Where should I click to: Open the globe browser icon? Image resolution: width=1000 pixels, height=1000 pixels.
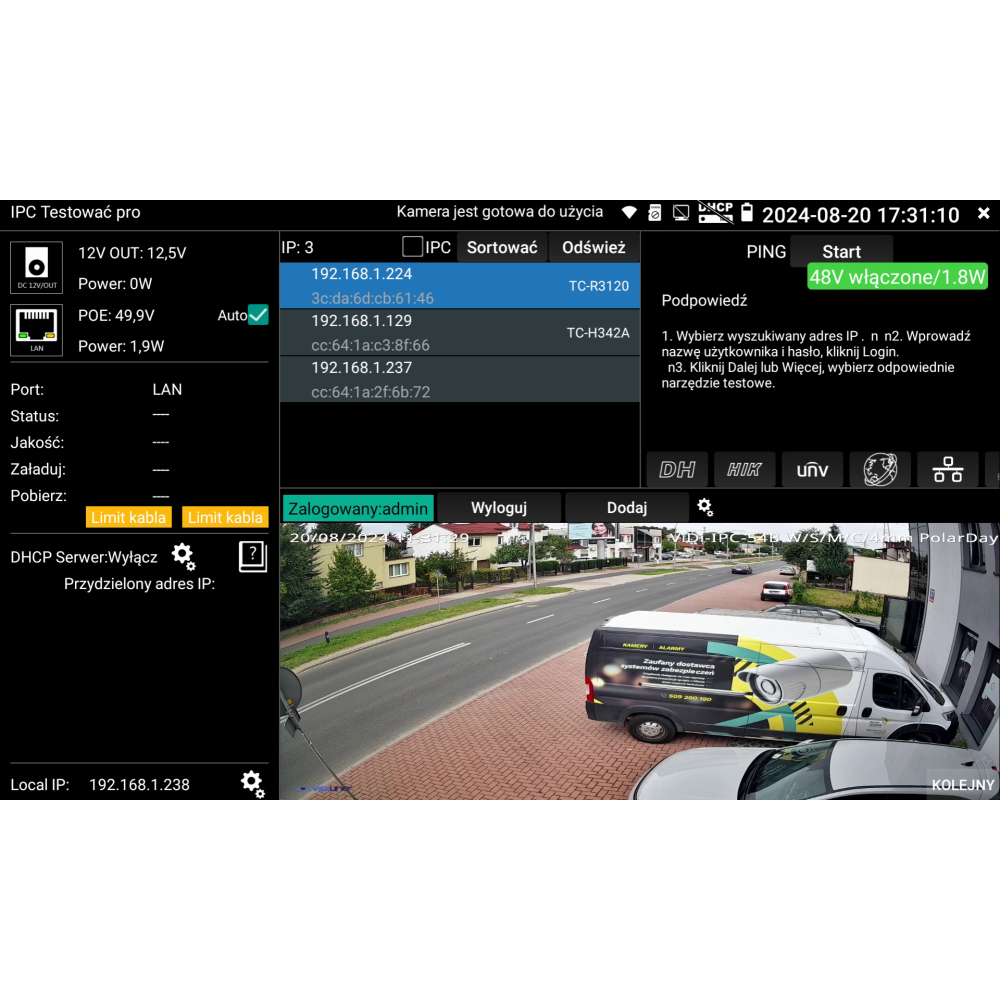coord(880,470)
